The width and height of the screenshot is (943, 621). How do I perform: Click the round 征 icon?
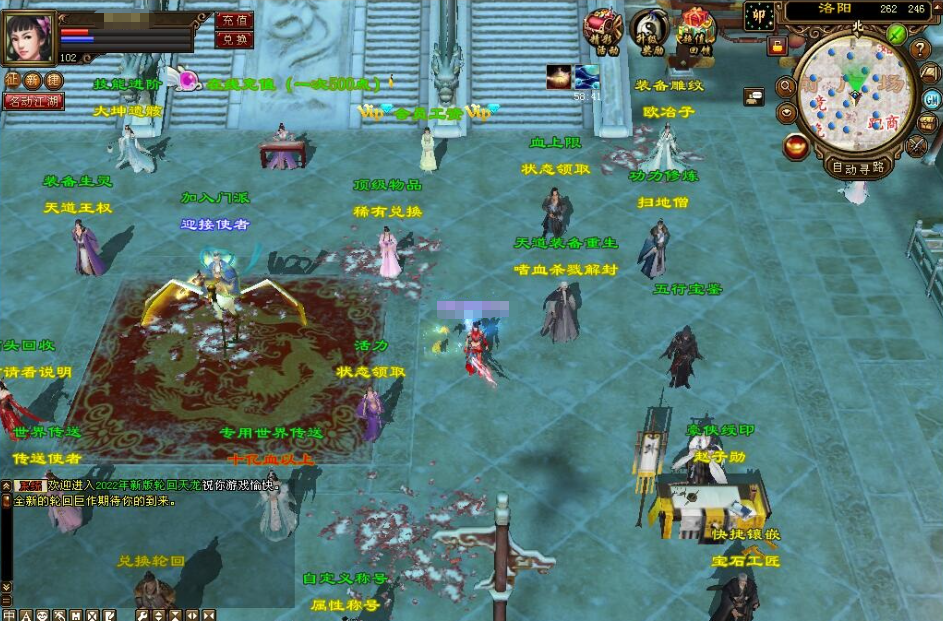[x=12, y=80]
